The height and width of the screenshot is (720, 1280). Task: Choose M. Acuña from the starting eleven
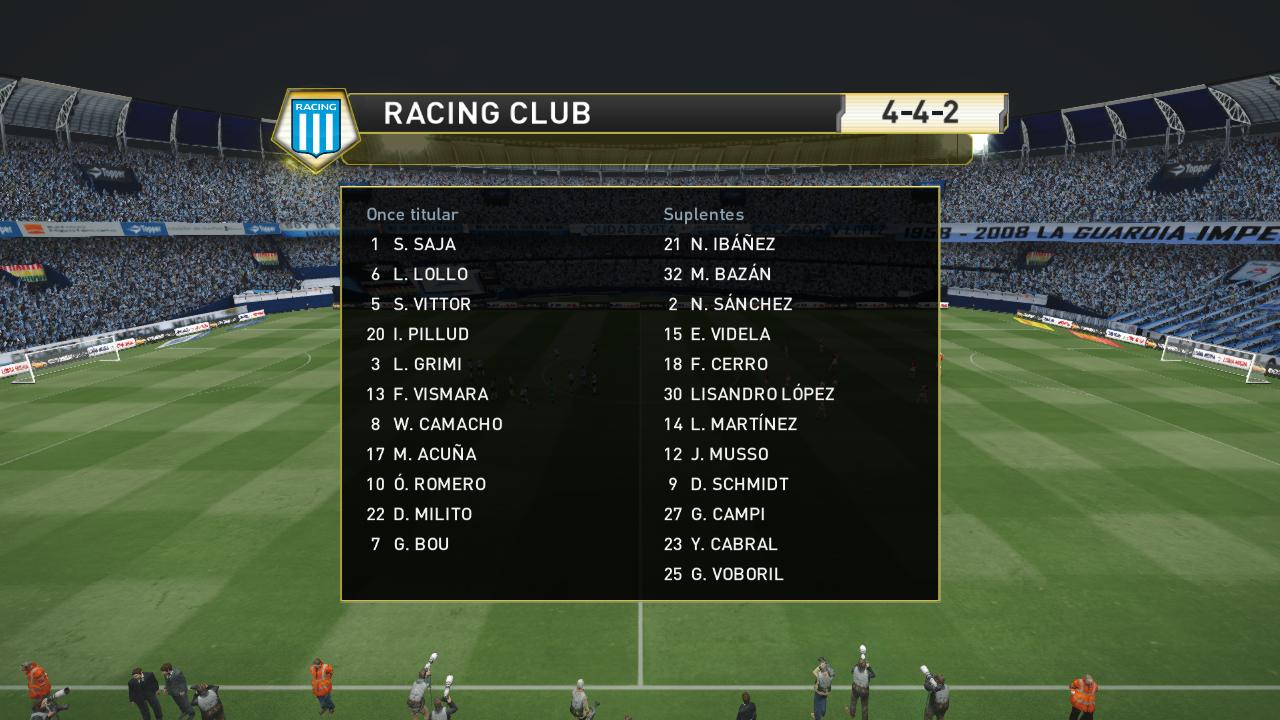(434, 454)
